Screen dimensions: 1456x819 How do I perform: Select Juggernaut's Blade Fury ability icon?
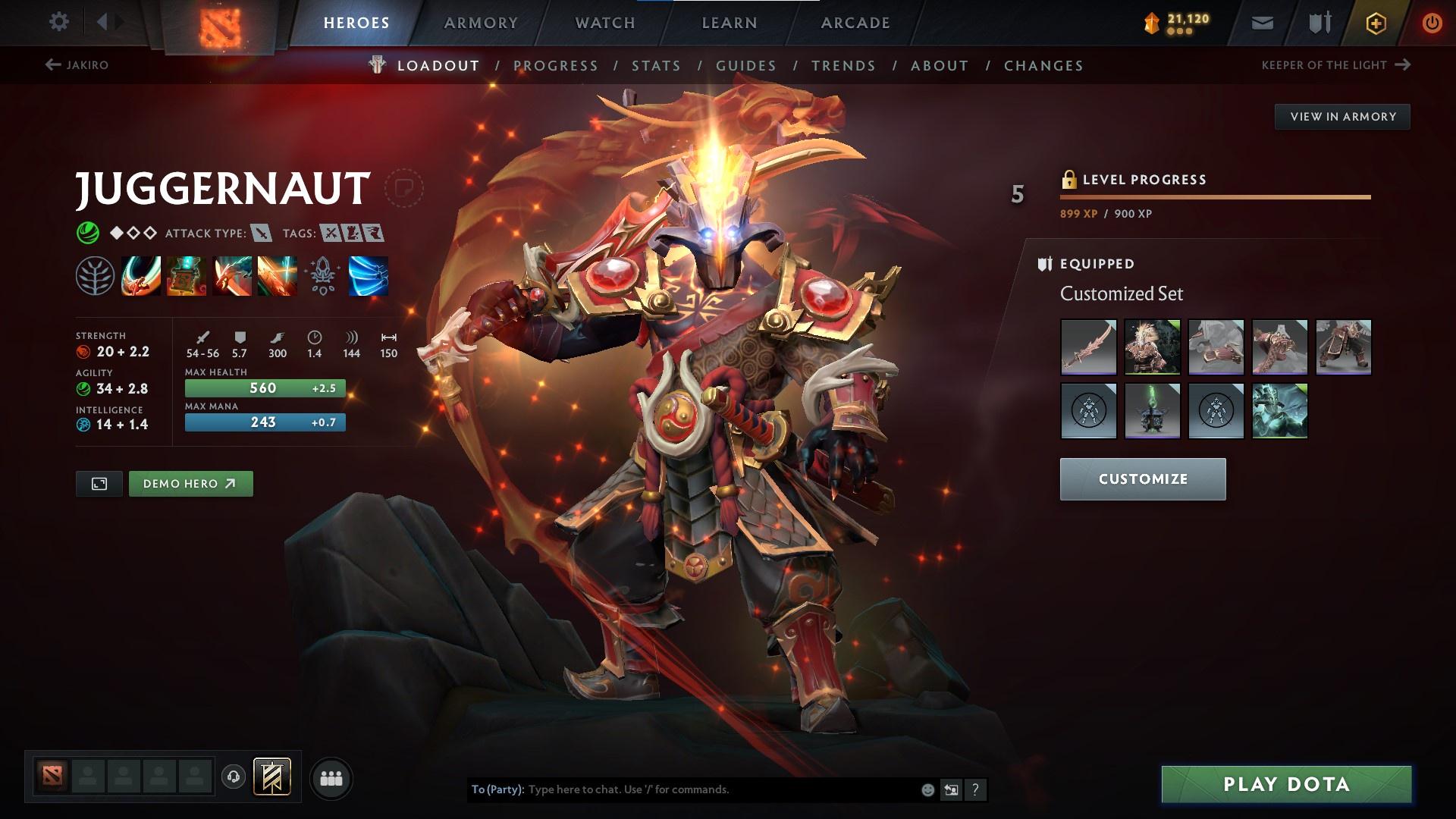tap(141, 277)
